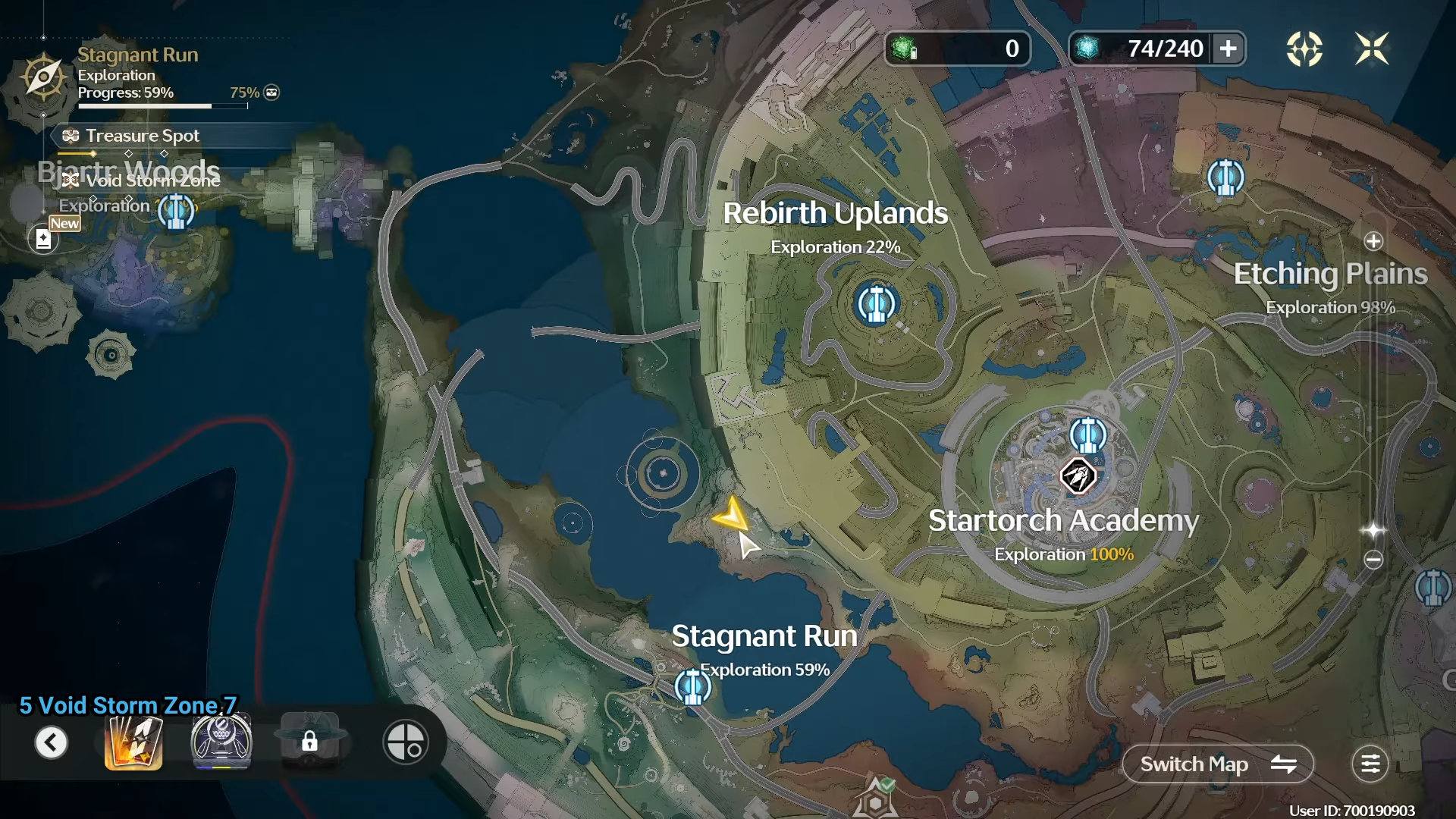1456x819 pixels.
Task: Open the icon tagged New on the left
Action: tap(43, 239)
